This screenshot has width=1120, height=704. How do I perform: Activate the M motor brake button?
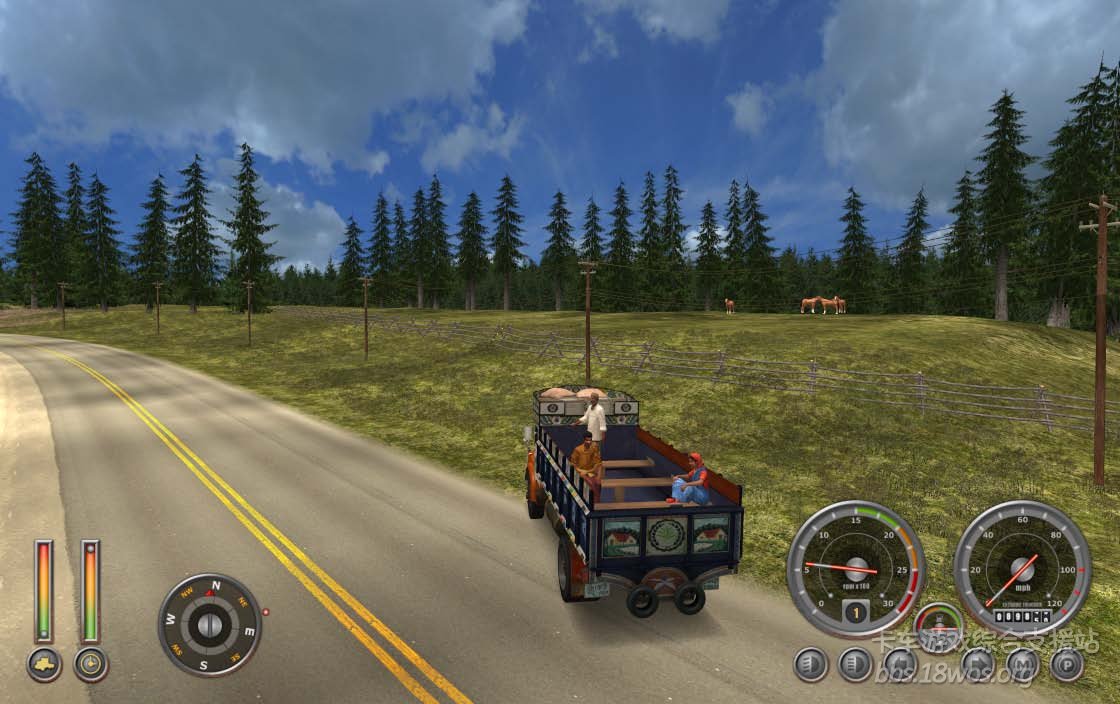tap(1022, 664)
